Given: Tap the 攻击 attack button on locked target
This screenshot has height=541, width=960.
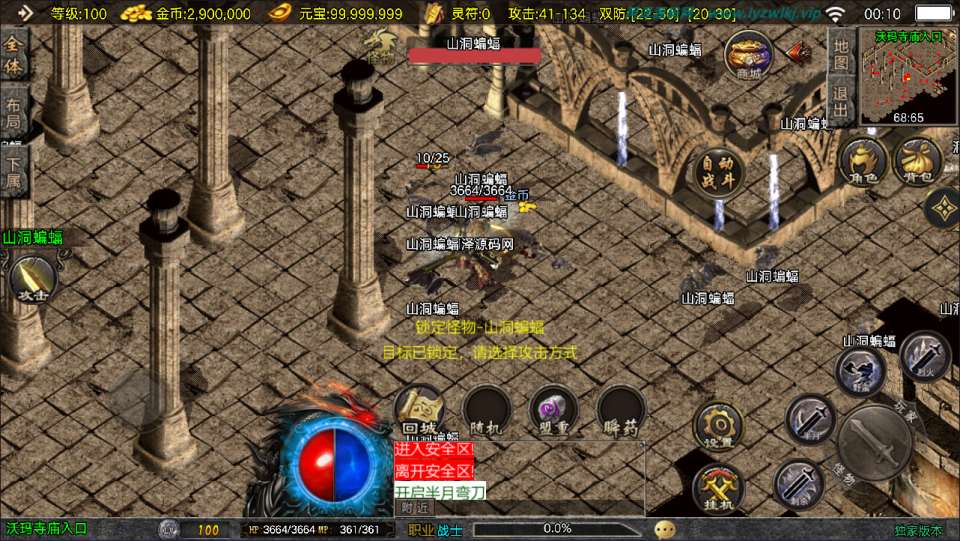Looking at the screenshot, I should click(32, 280).
